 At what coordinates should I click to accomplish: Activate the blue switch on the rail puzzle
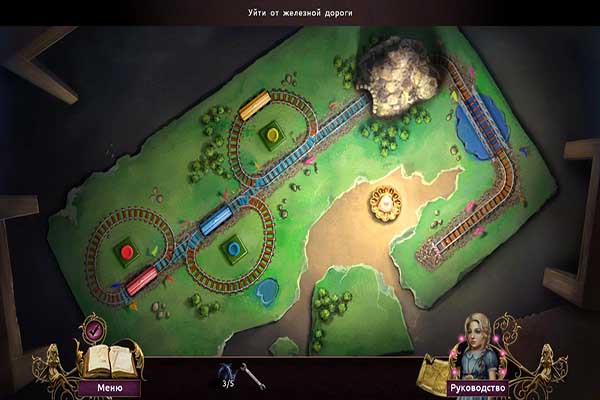(x=234, y=248)
